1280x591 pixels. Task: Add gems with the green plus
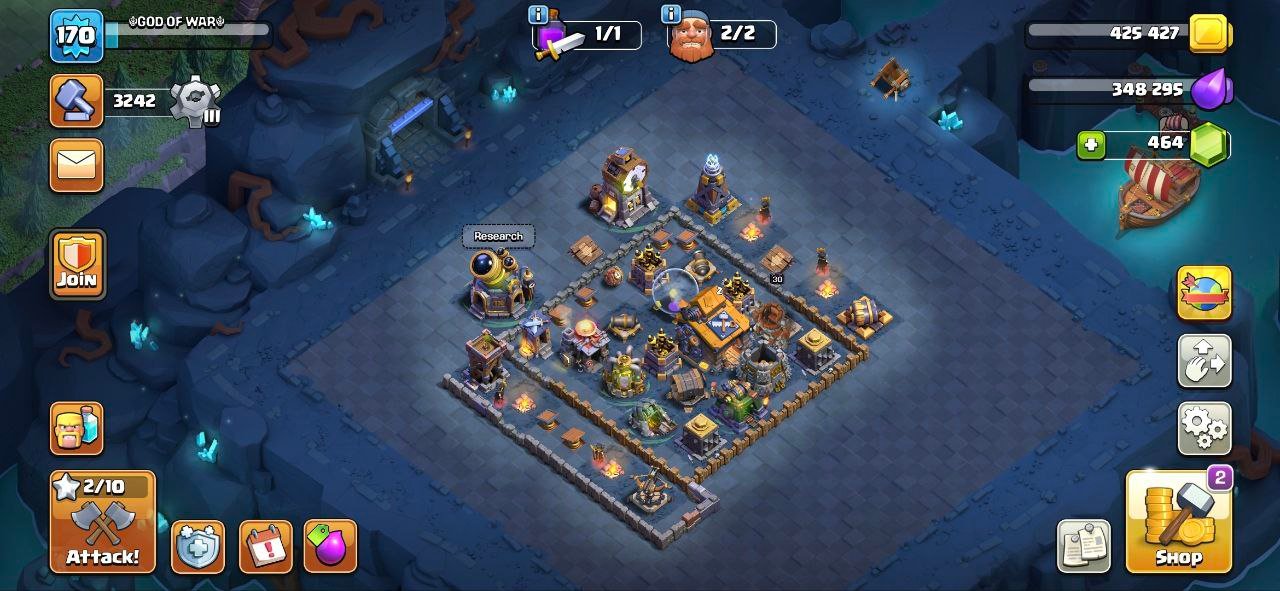(1091, 145)
